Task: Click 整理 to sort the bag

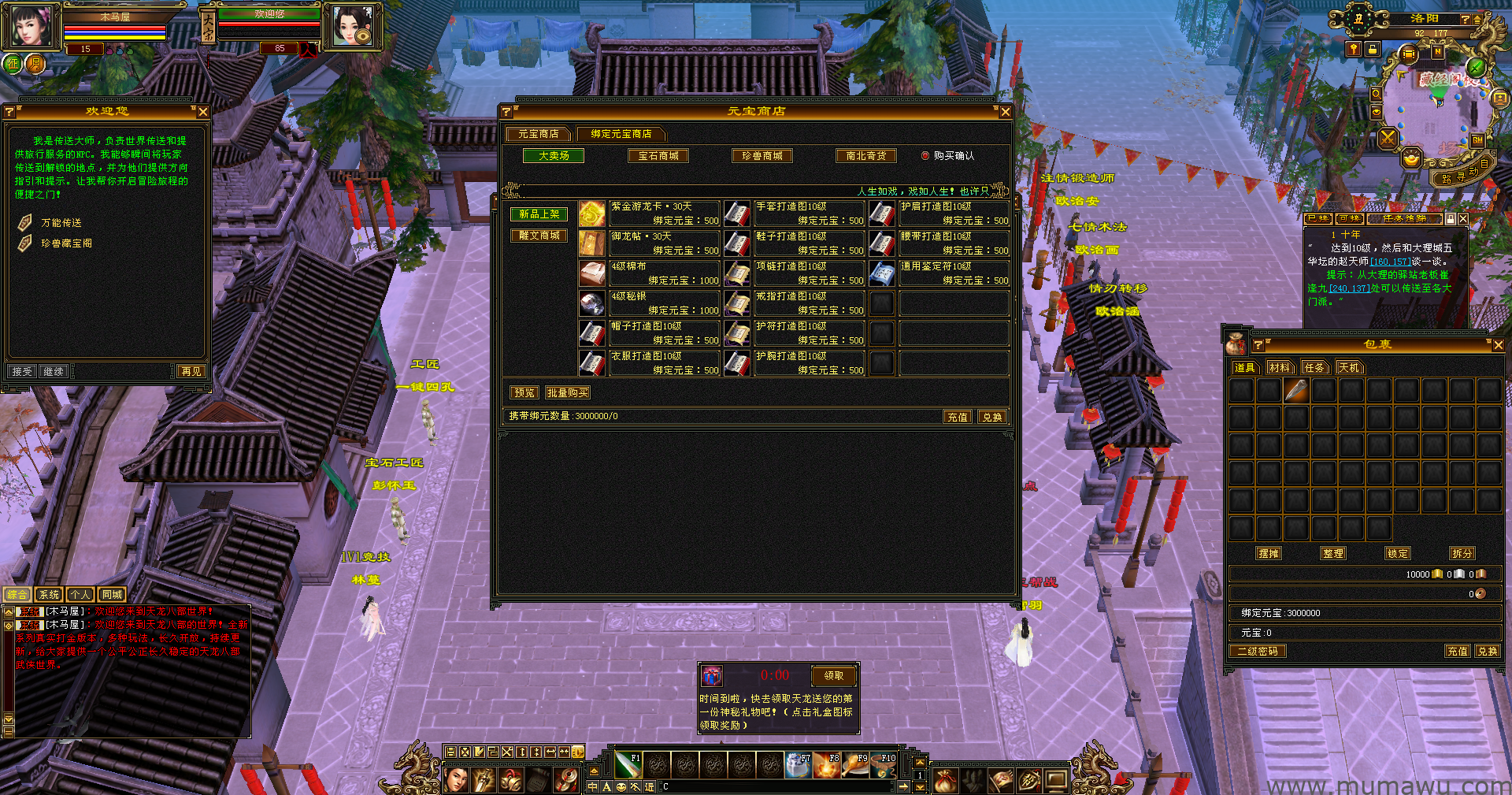Action: tap(1333, 554)
